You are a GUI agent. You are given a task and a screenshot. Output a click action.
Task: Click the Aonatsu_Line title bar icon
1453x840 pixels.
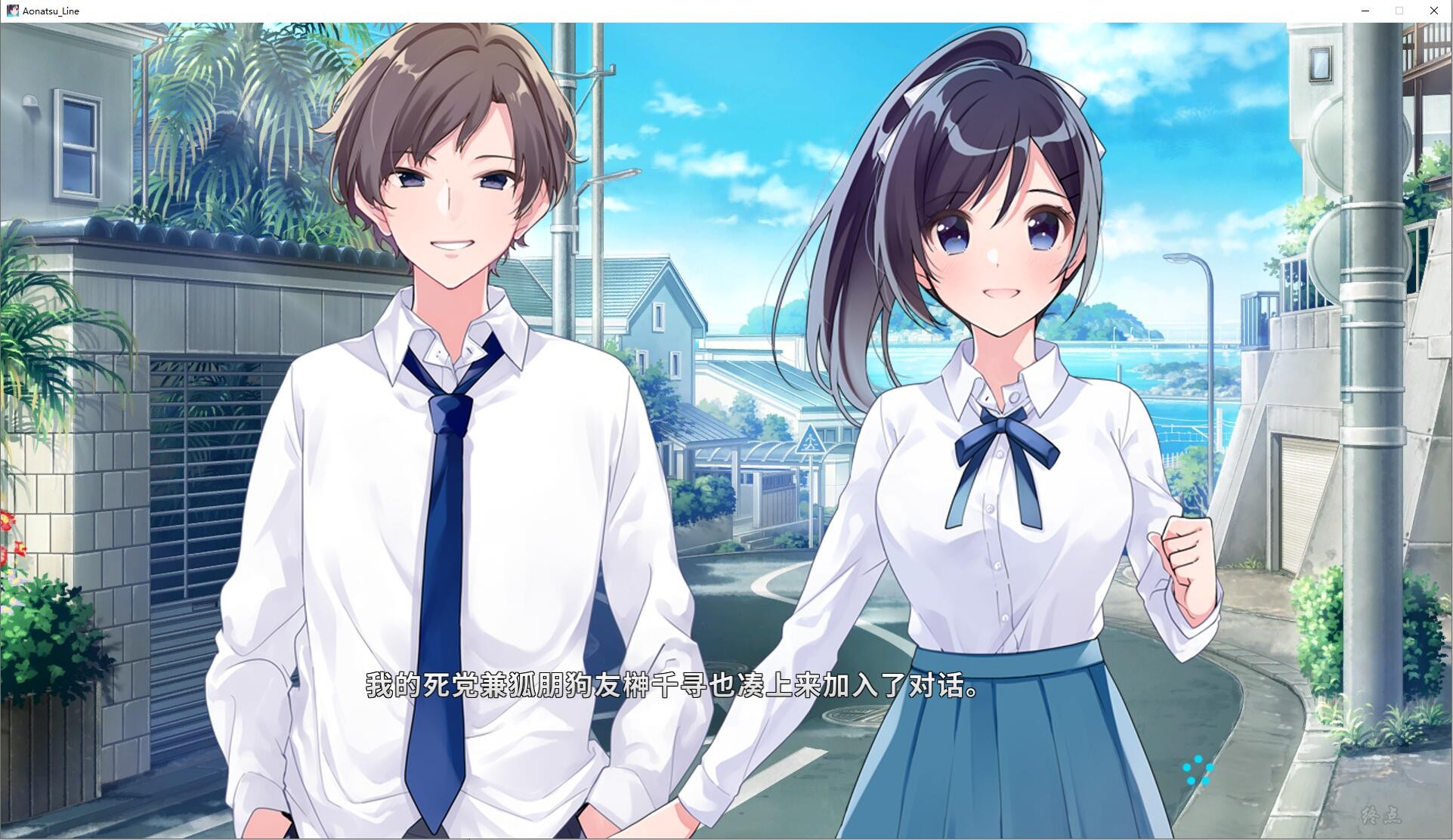pos(12,11)
